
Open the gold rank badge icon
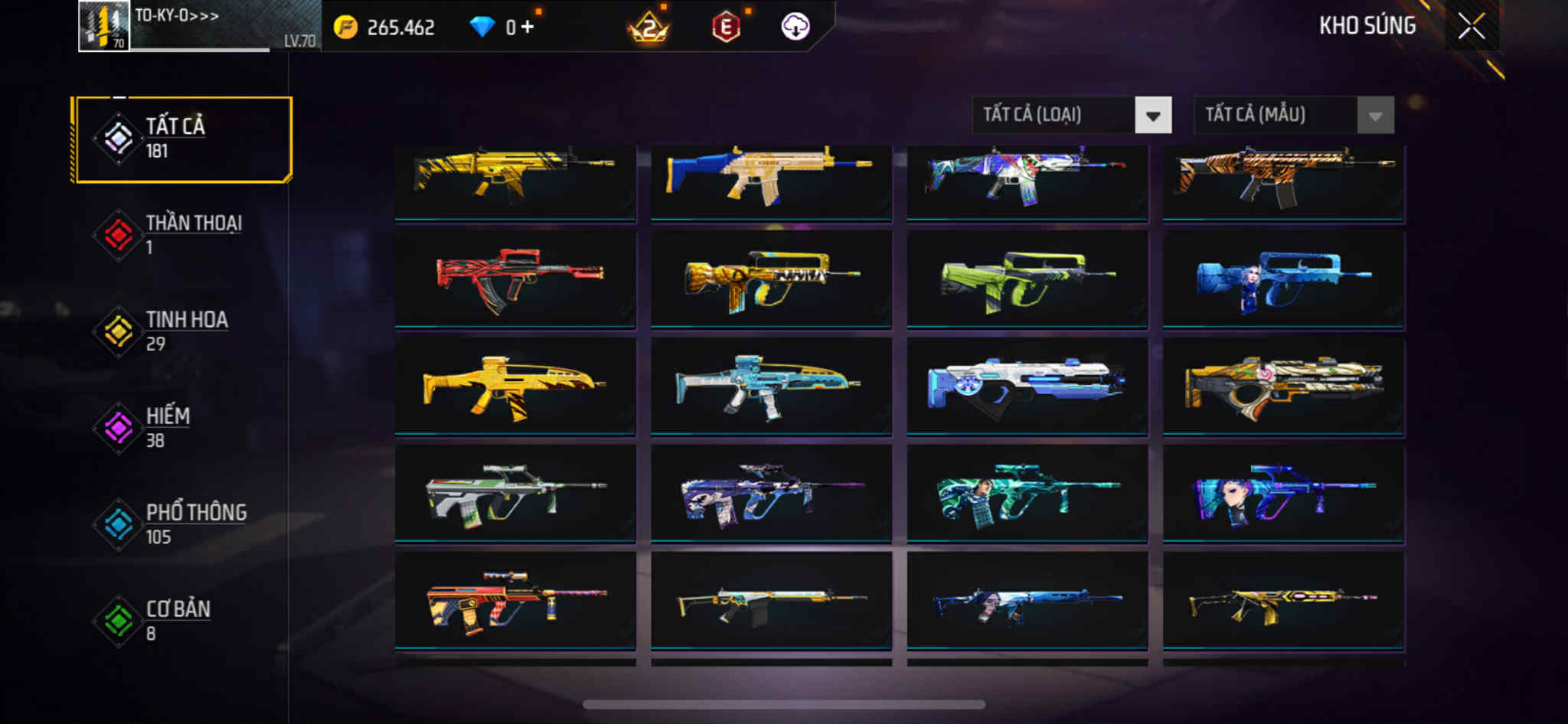pos(648,28)
